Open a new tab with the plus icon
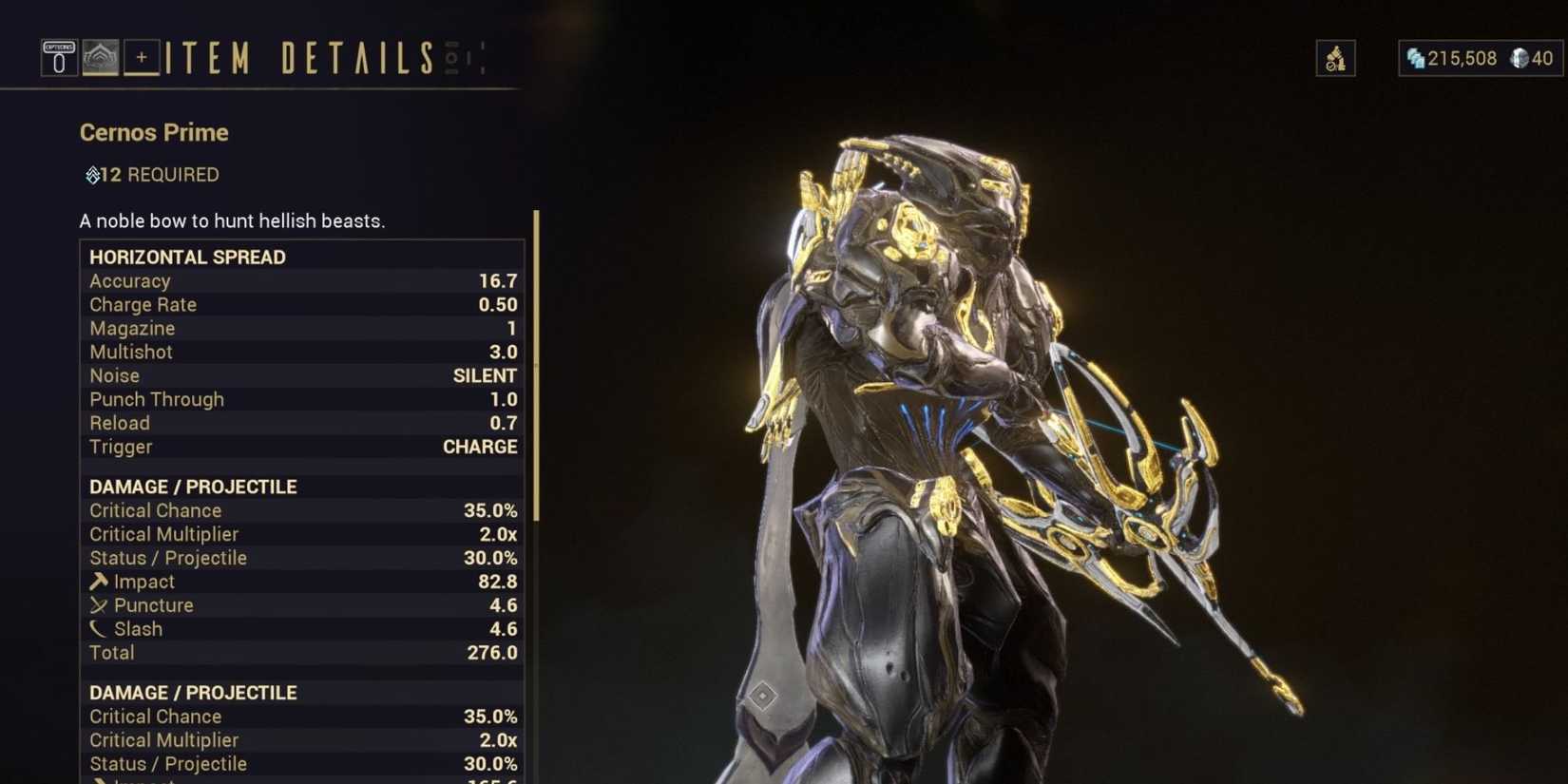The width and height of the screenshot is (1568, 784). point(141,59)
